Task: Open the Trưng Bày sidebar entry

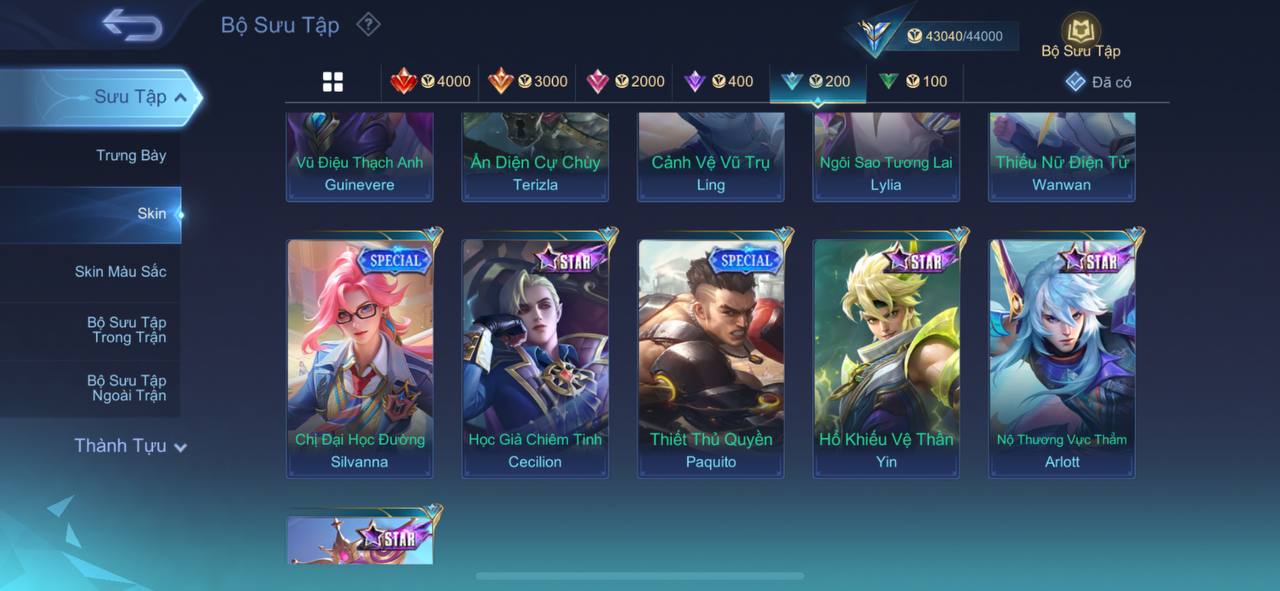Action: tap(131, 155)
